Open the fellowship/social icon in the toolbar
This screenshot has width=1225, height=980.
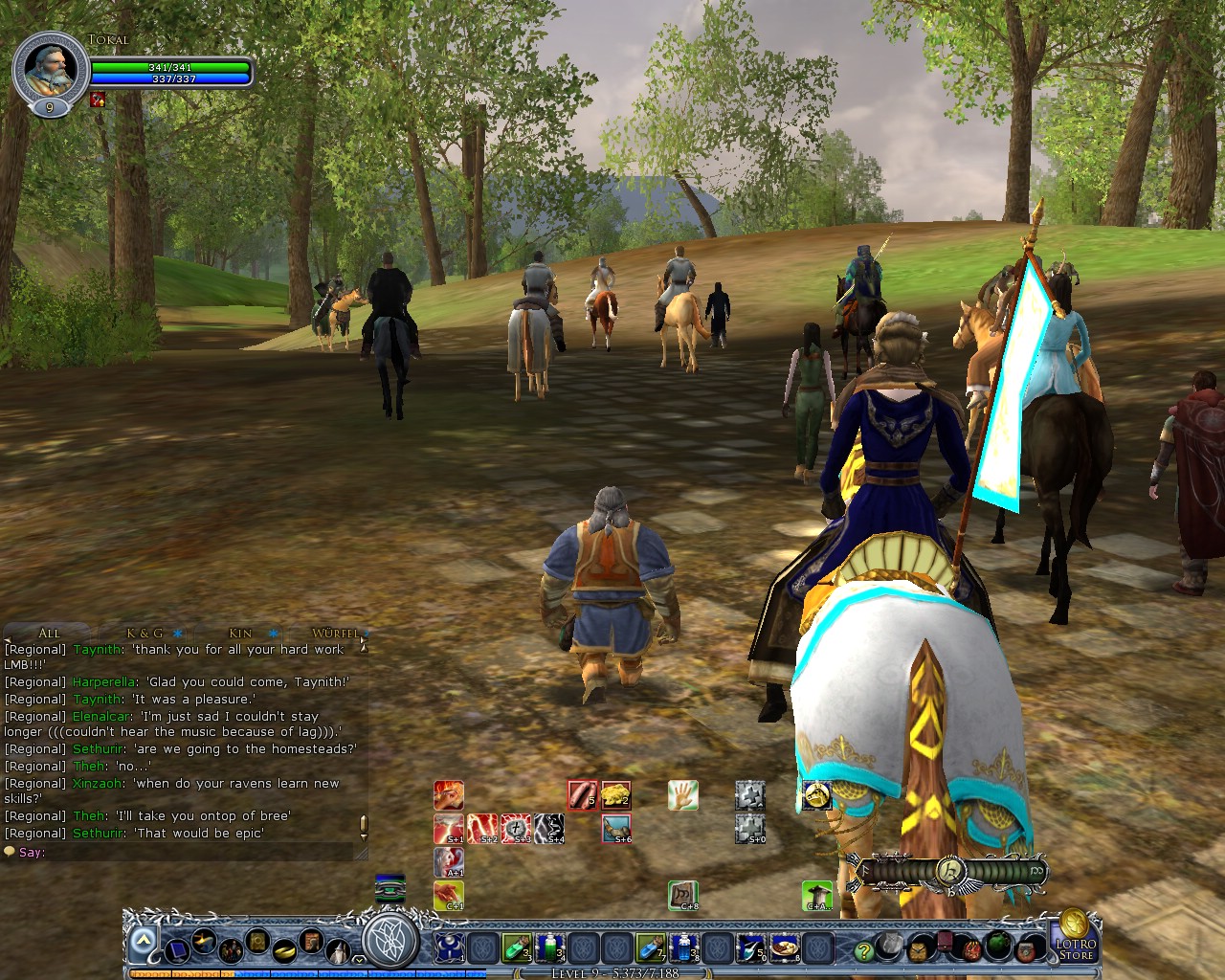pos(231,949)
